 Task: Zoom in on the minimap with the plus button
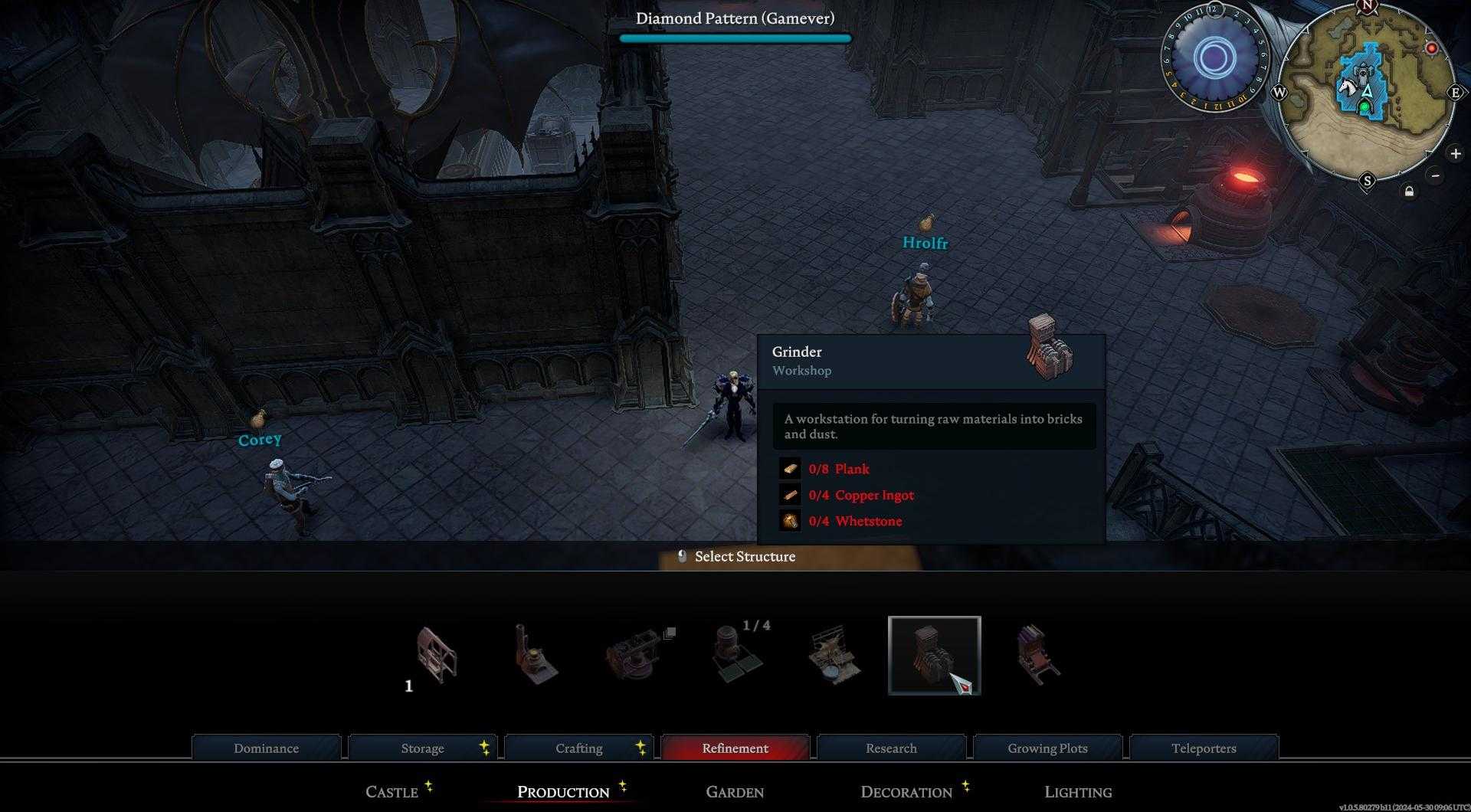pos(1456,153)
